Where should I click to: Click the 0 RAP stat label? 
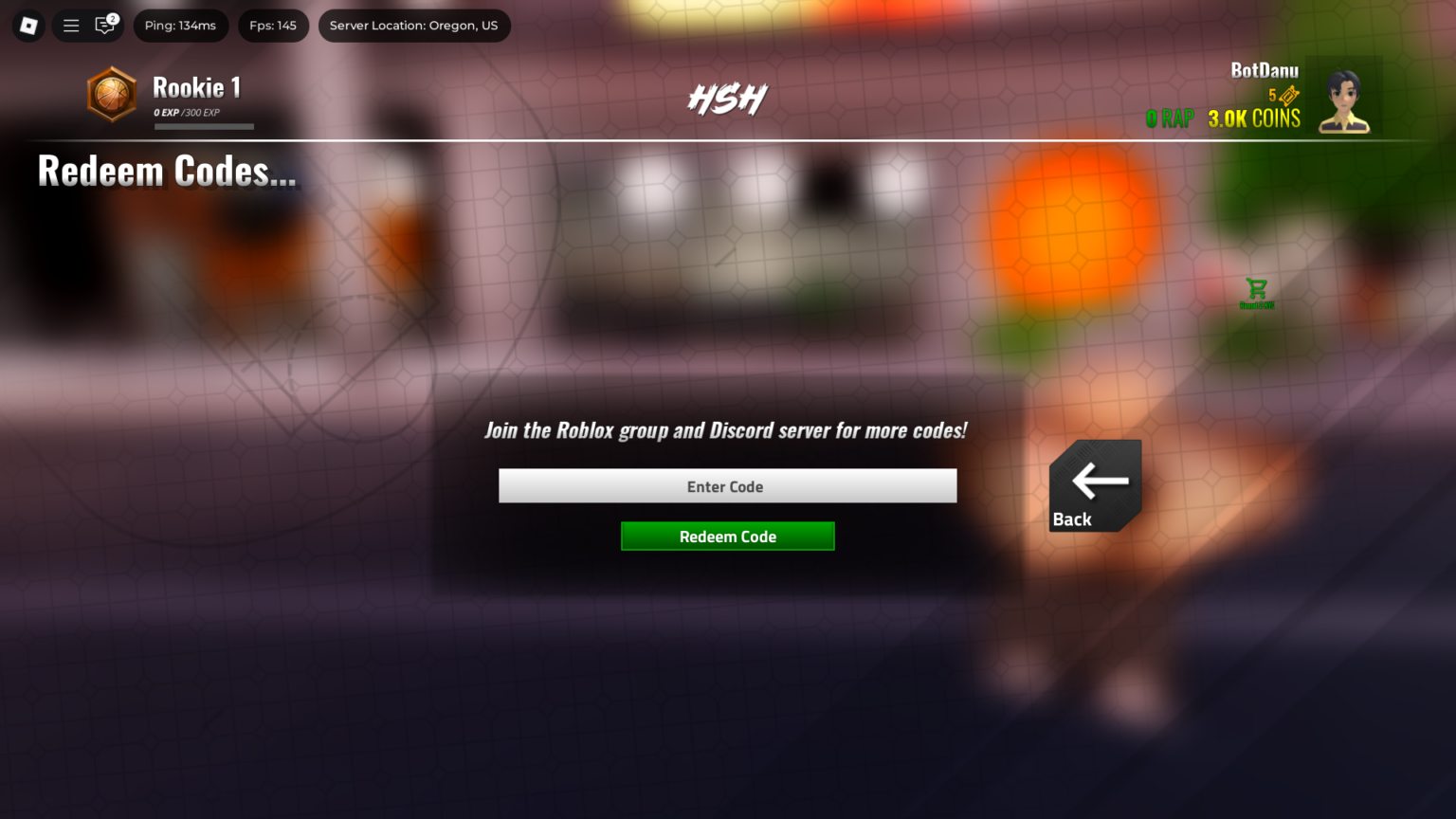pyautogui.click(x=1169, y=119)
